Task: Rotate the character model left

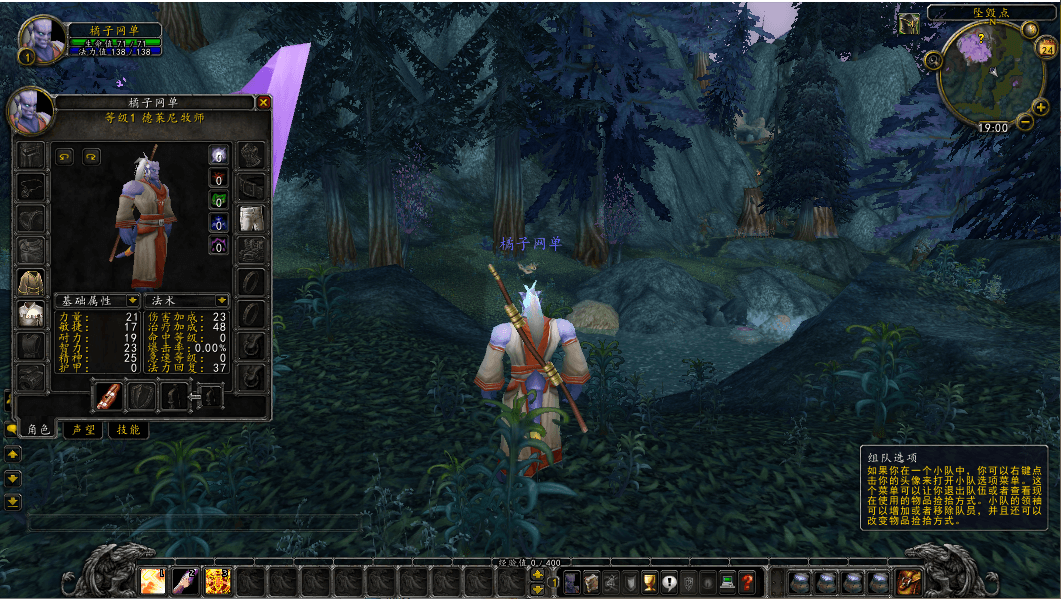Action: pyautogui.click(x=65, y=156)
